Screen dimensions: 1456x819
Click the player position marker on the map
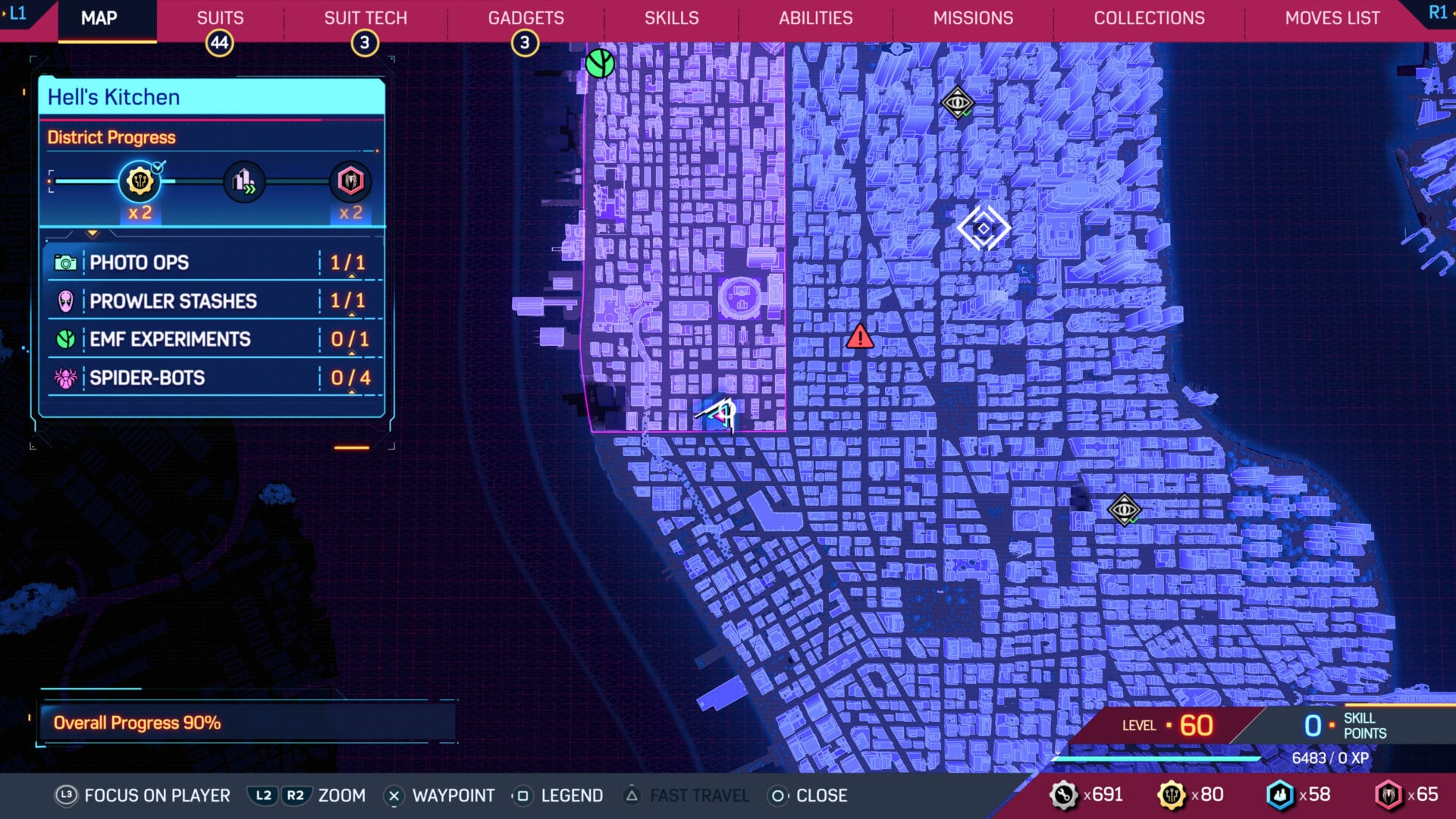click(720, 413)
